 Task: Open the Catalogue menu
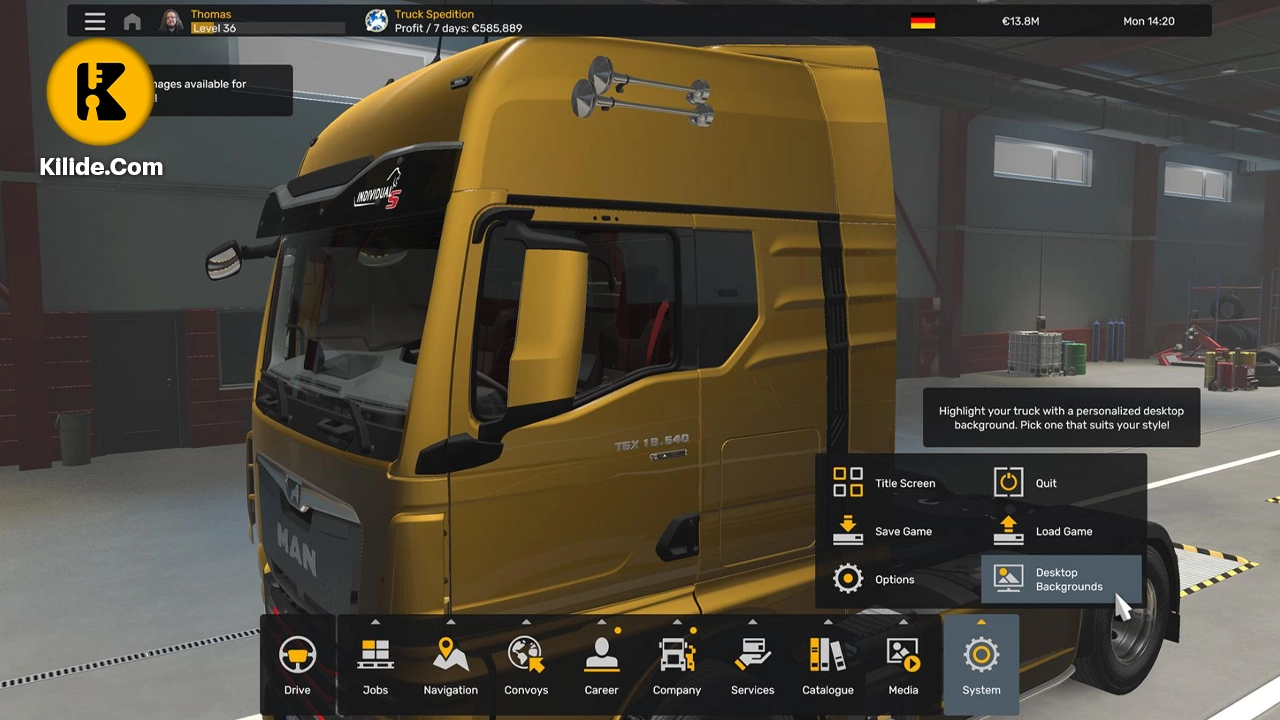pyautogui.click(x=828, y=665)
